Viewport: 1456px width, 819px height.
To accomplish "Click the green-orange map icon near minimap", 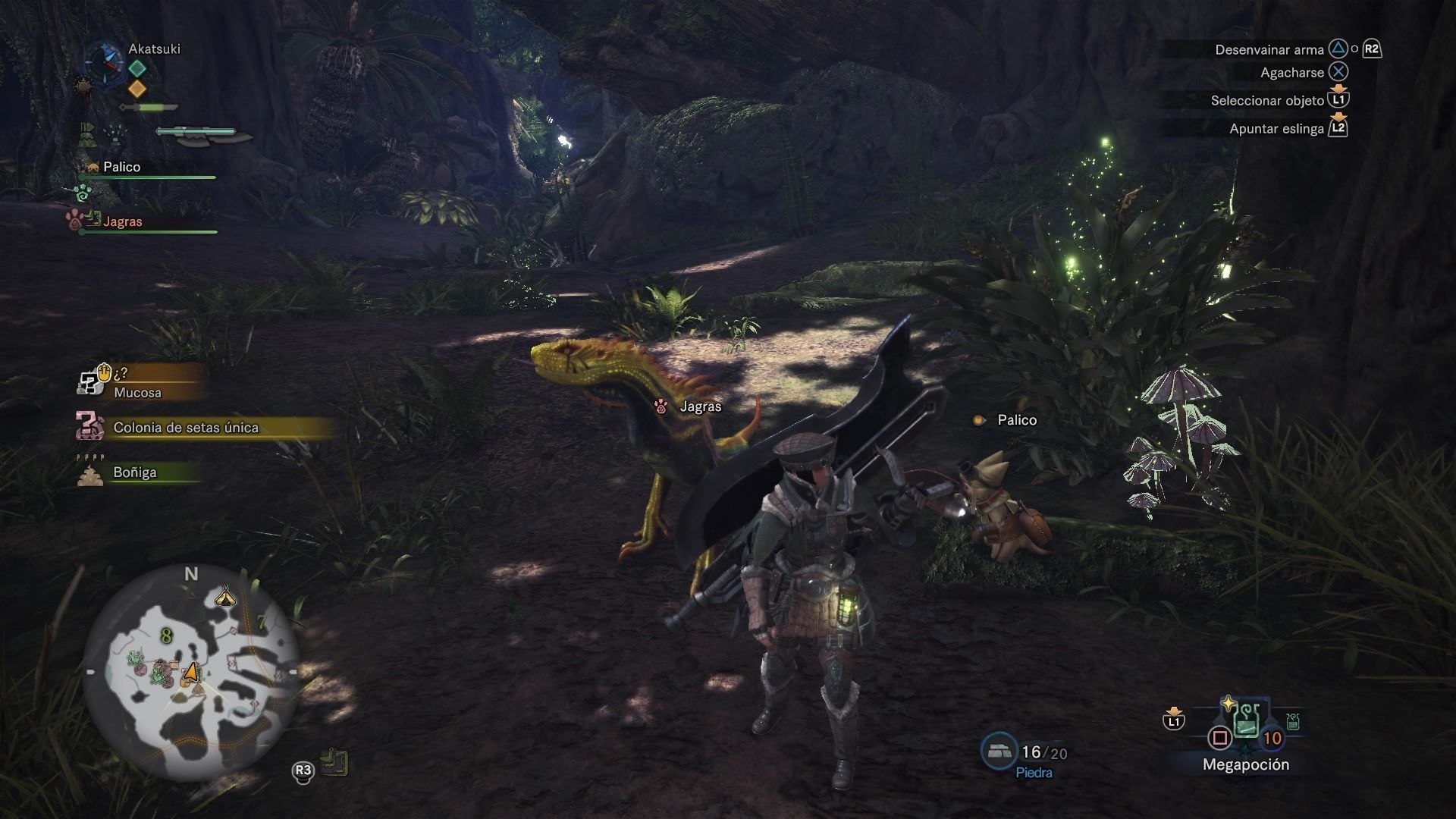I will 334,762.
